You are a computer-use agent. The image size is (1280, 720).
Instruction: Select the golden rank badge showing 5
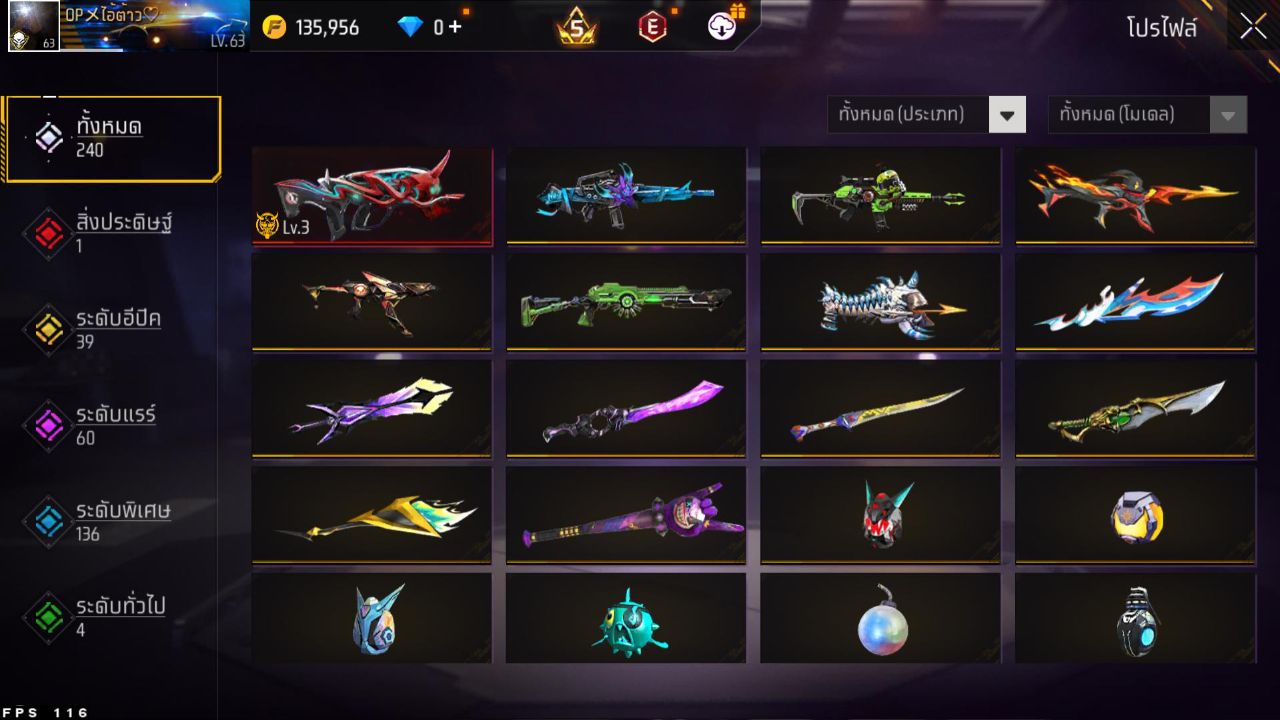[578, 27]
